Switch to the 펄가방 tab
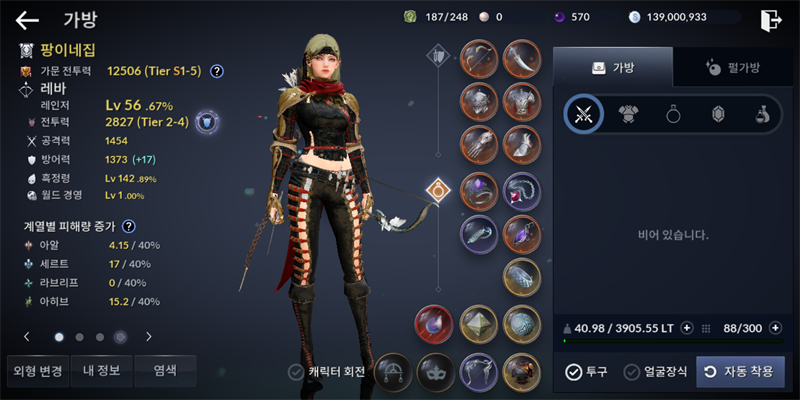800x400 pixels. (x=732, y=67)
